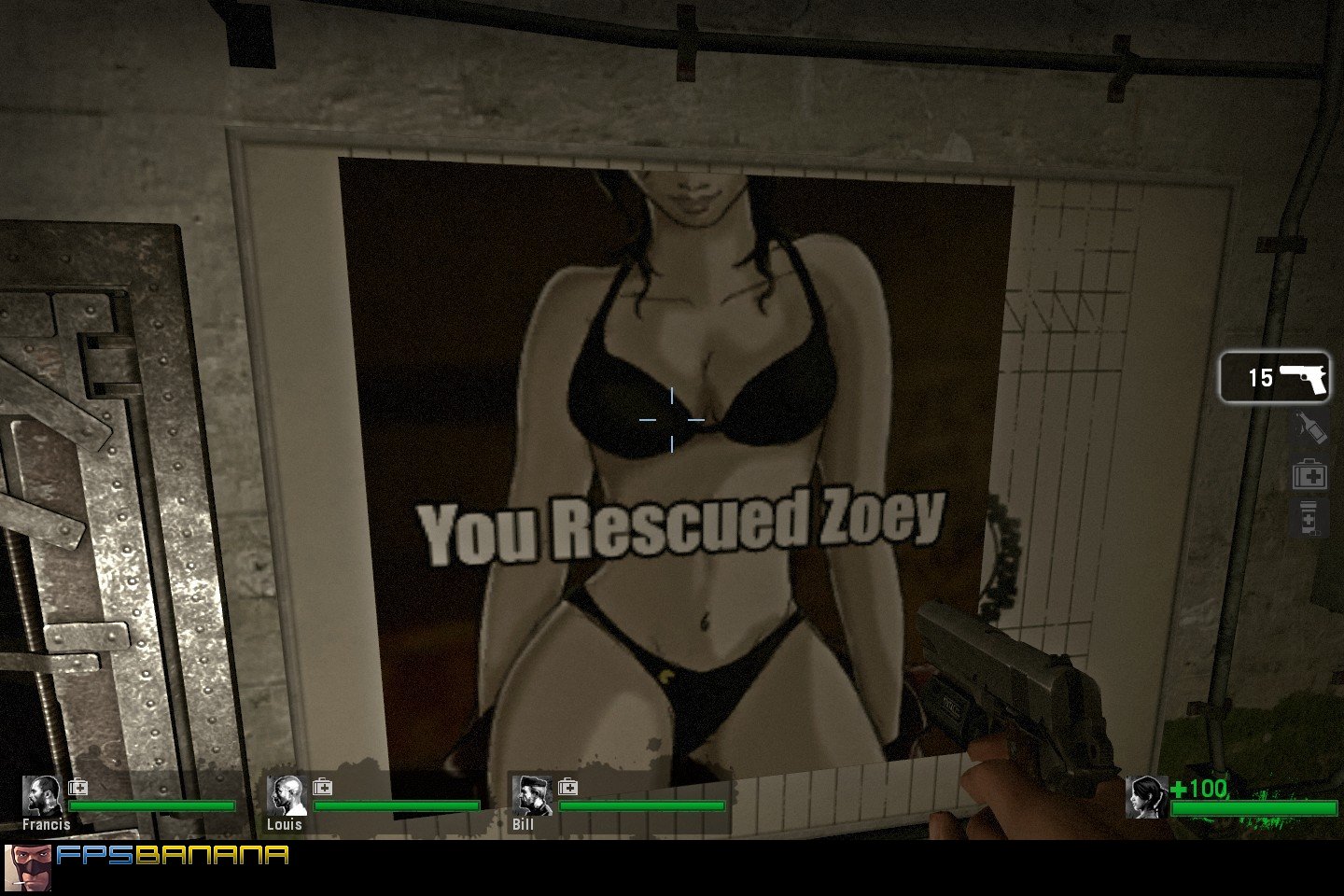The height and width of the screenshot is (896, 1344).
Task: Click the green +100 health text
Action: (1201, 789)
